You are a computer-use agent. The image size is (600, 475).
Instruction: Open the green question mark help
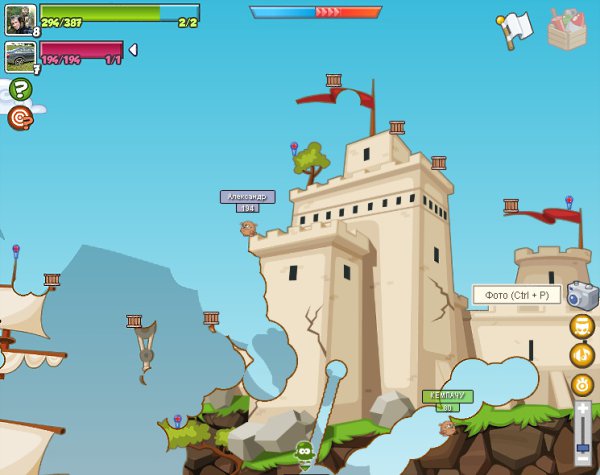tap(20, 89)
